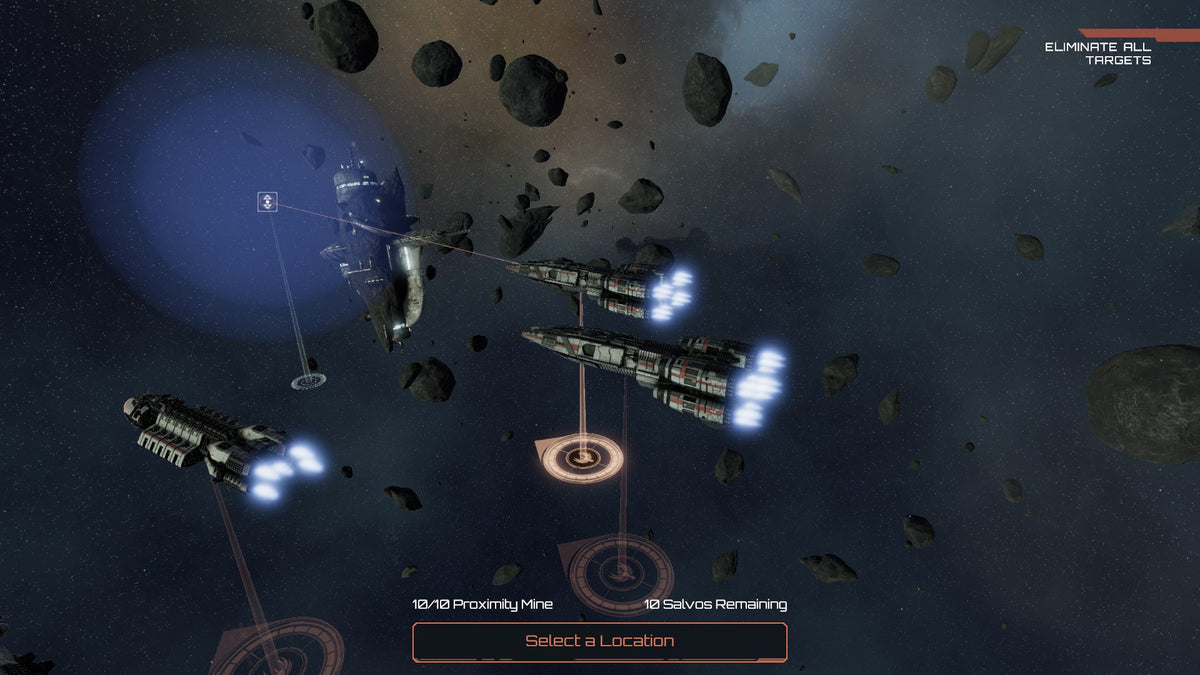Select the brightly glowing orange ship base ring
This screenshot has width=1200, height=675.
click(582, 458)
